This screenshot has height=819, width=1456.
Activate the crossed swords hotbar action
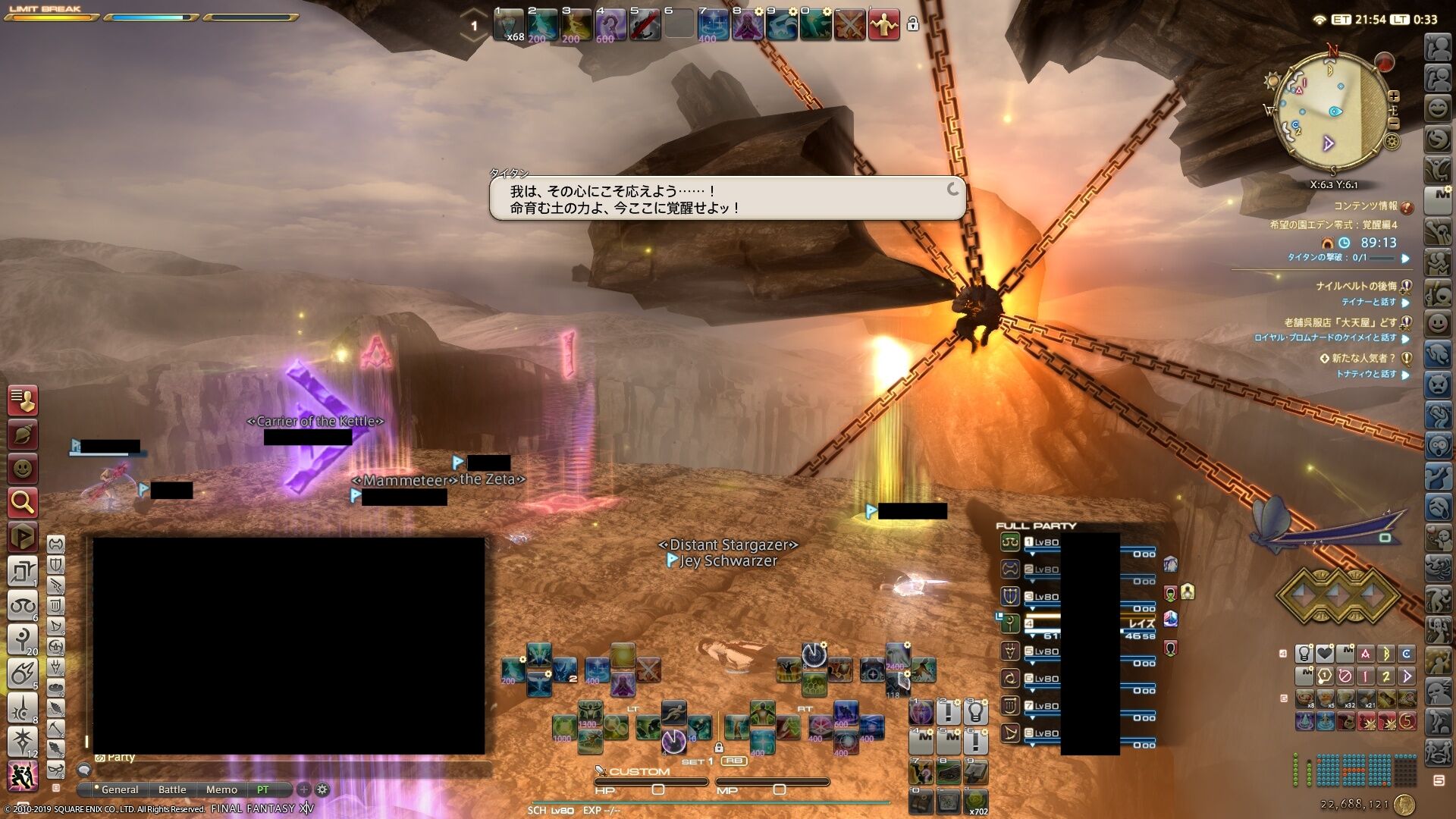(849, 25)
